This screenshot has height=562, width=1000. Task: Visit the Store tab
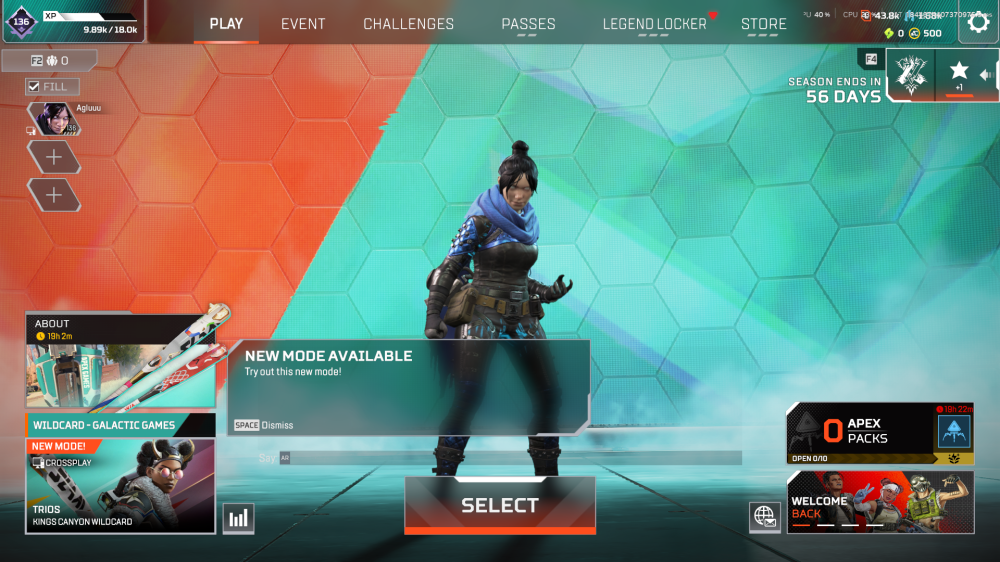pos(763,24)
